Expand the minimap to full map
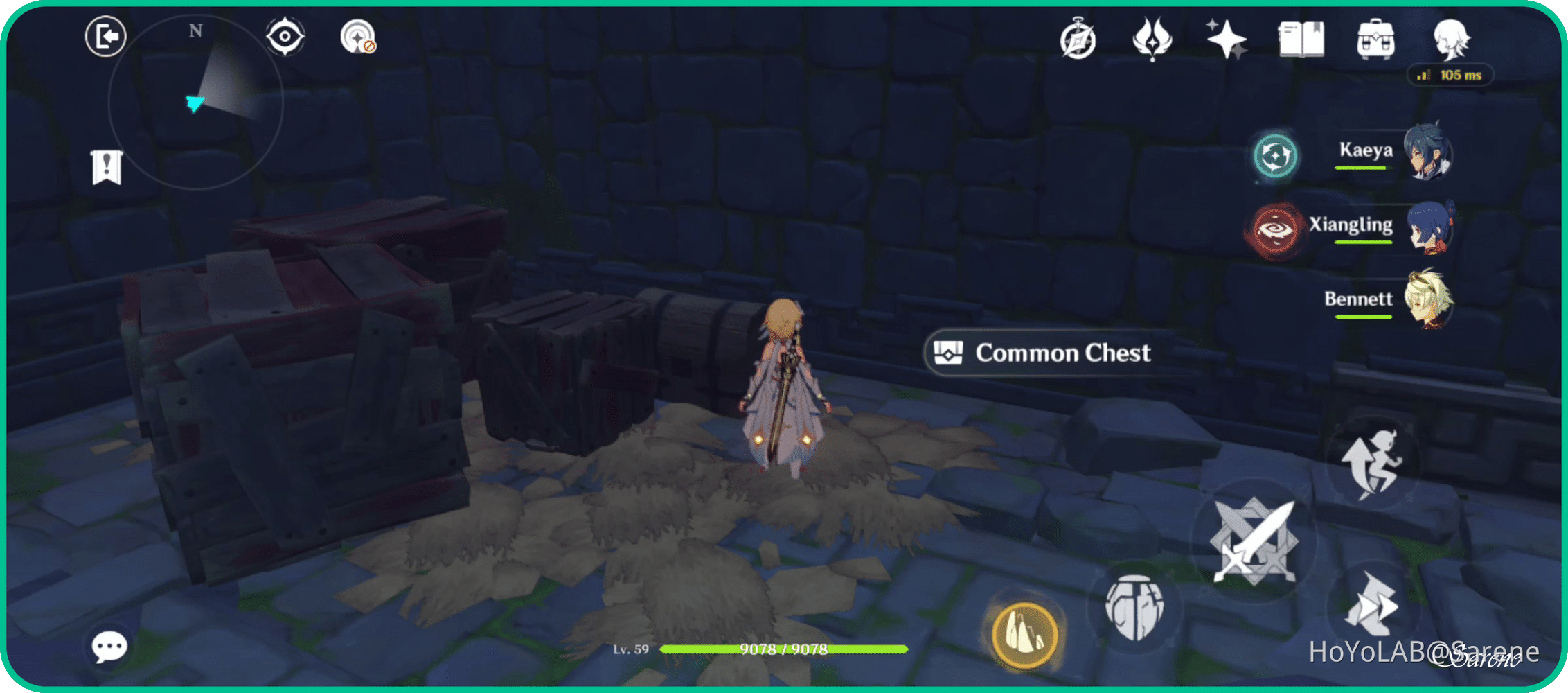Image resolution: width=1568 pixels, height=693 pixels. pyautogui.click(x=196, y=100)
